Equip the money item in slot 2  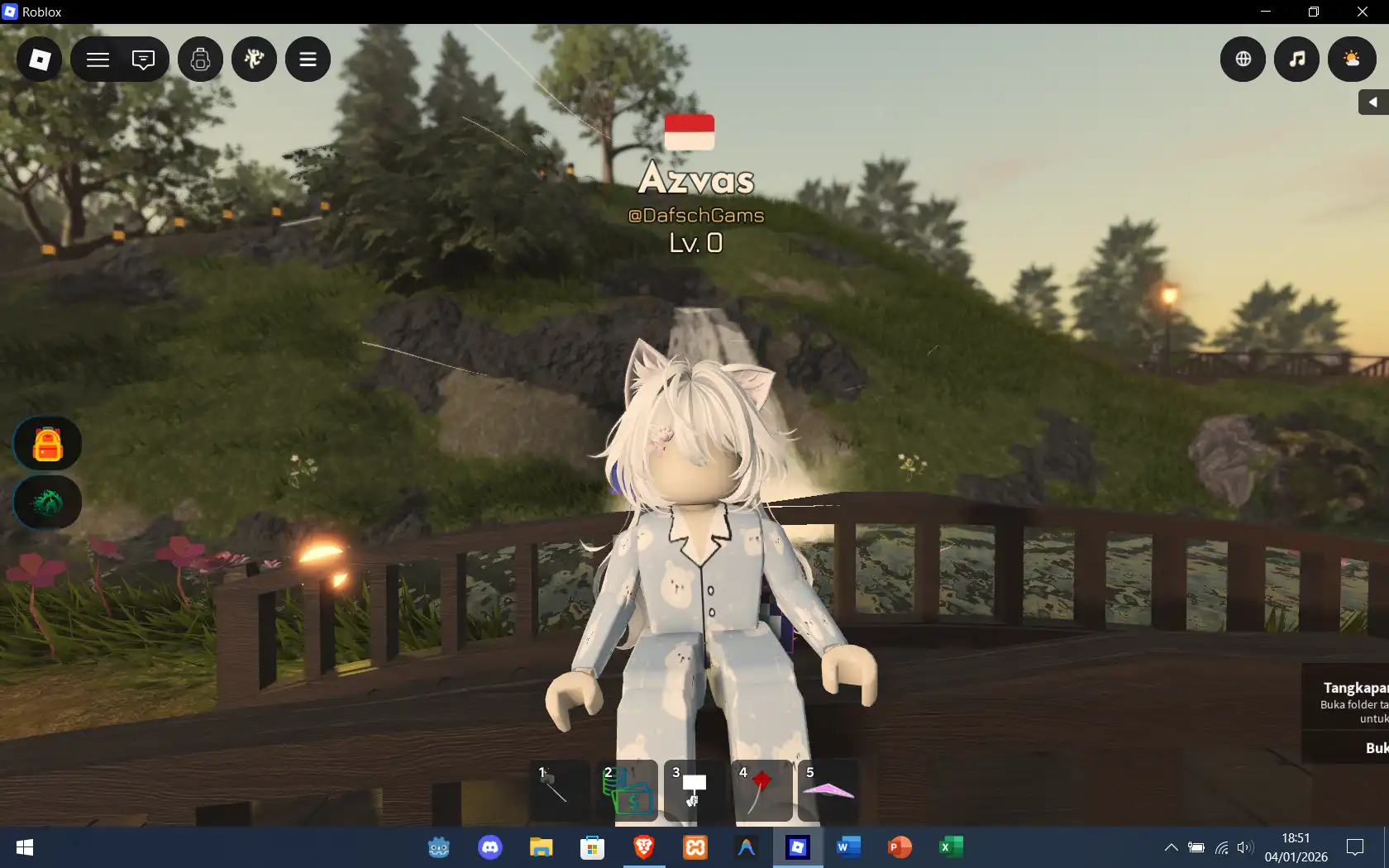coord(626,791)
